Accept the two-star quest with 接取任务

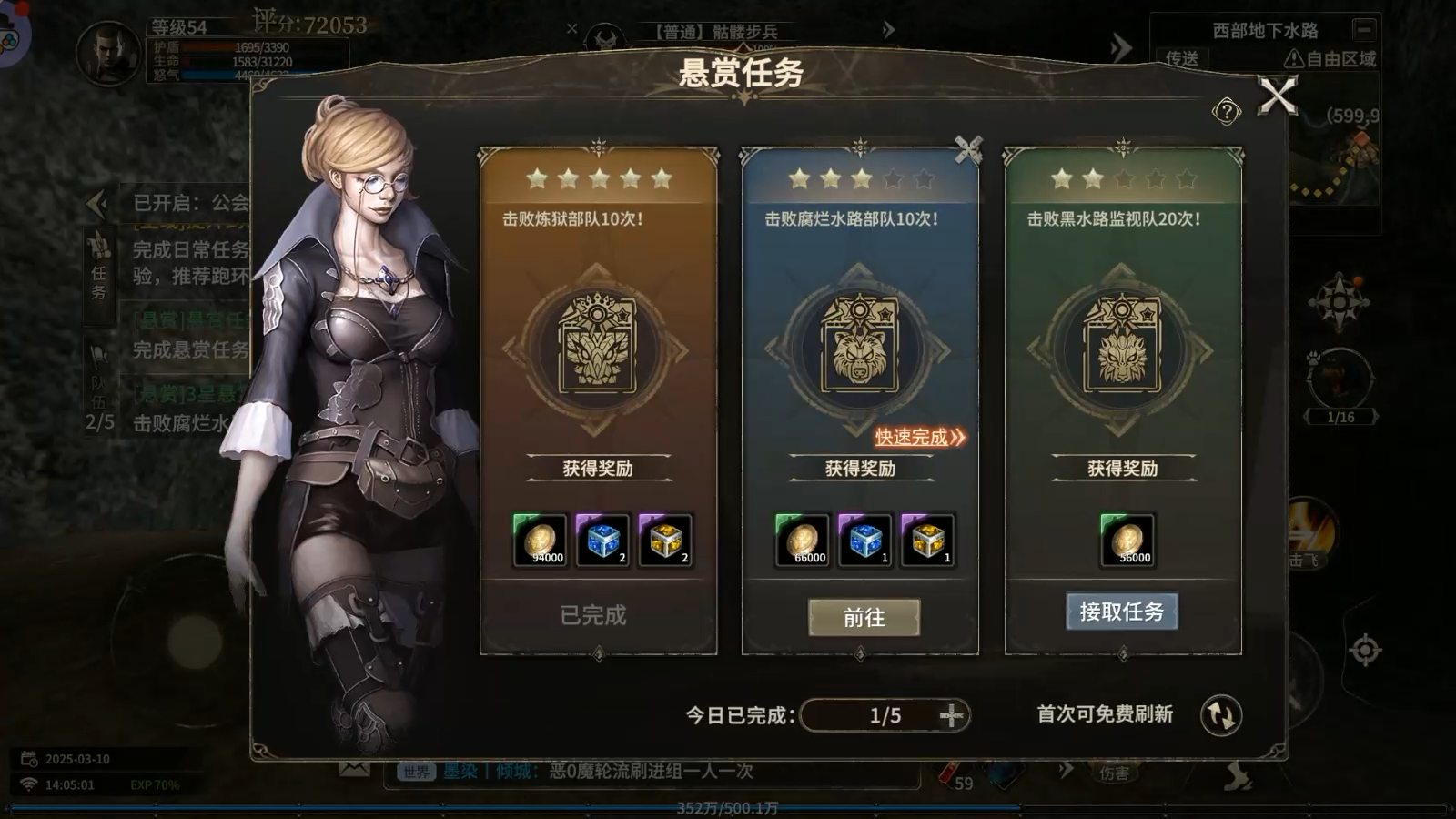pos(1121,612)
